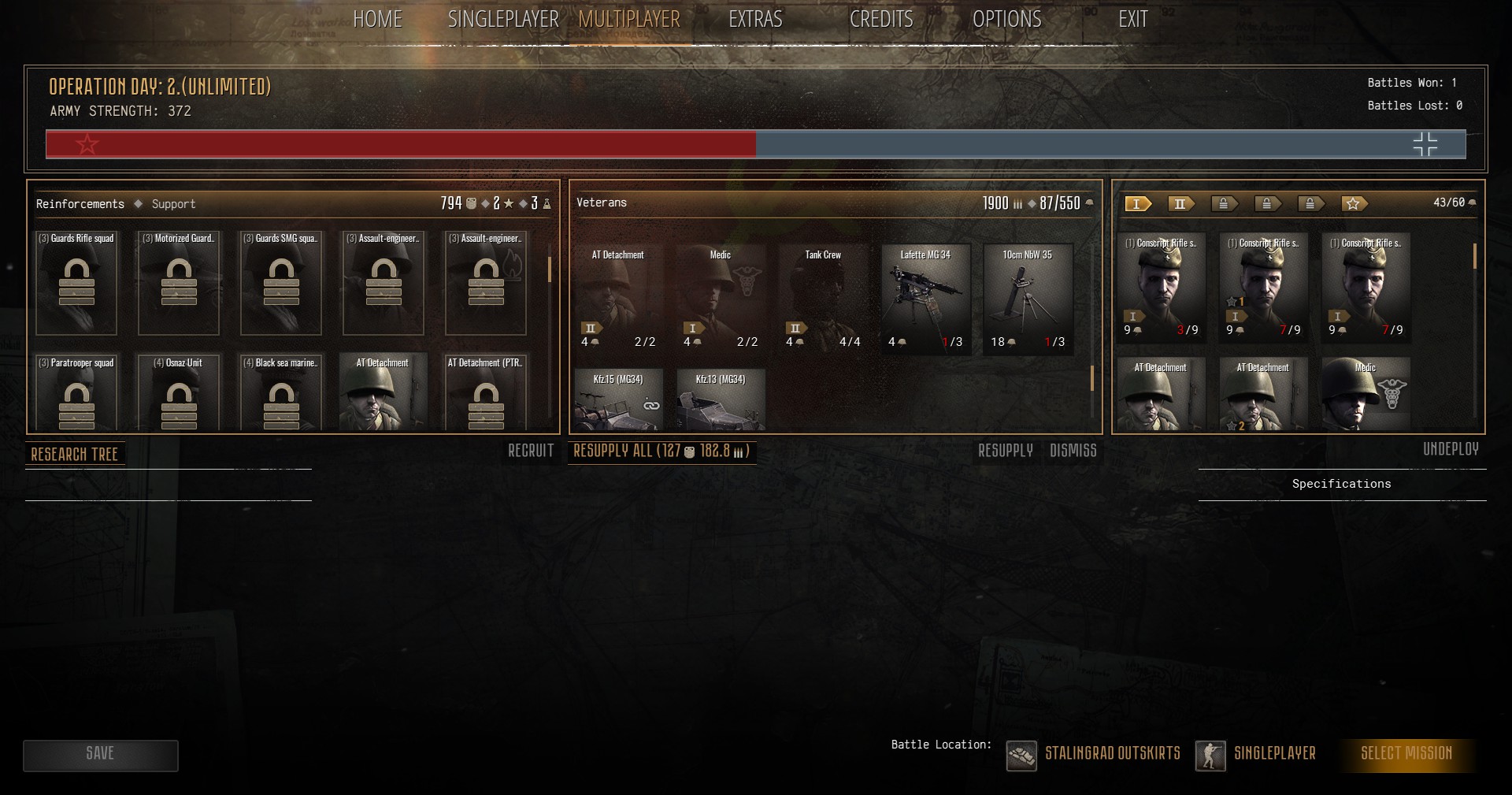Save the current campaign progress
This screenshot has width=1512, height=795.
click(x=100, y=755)
